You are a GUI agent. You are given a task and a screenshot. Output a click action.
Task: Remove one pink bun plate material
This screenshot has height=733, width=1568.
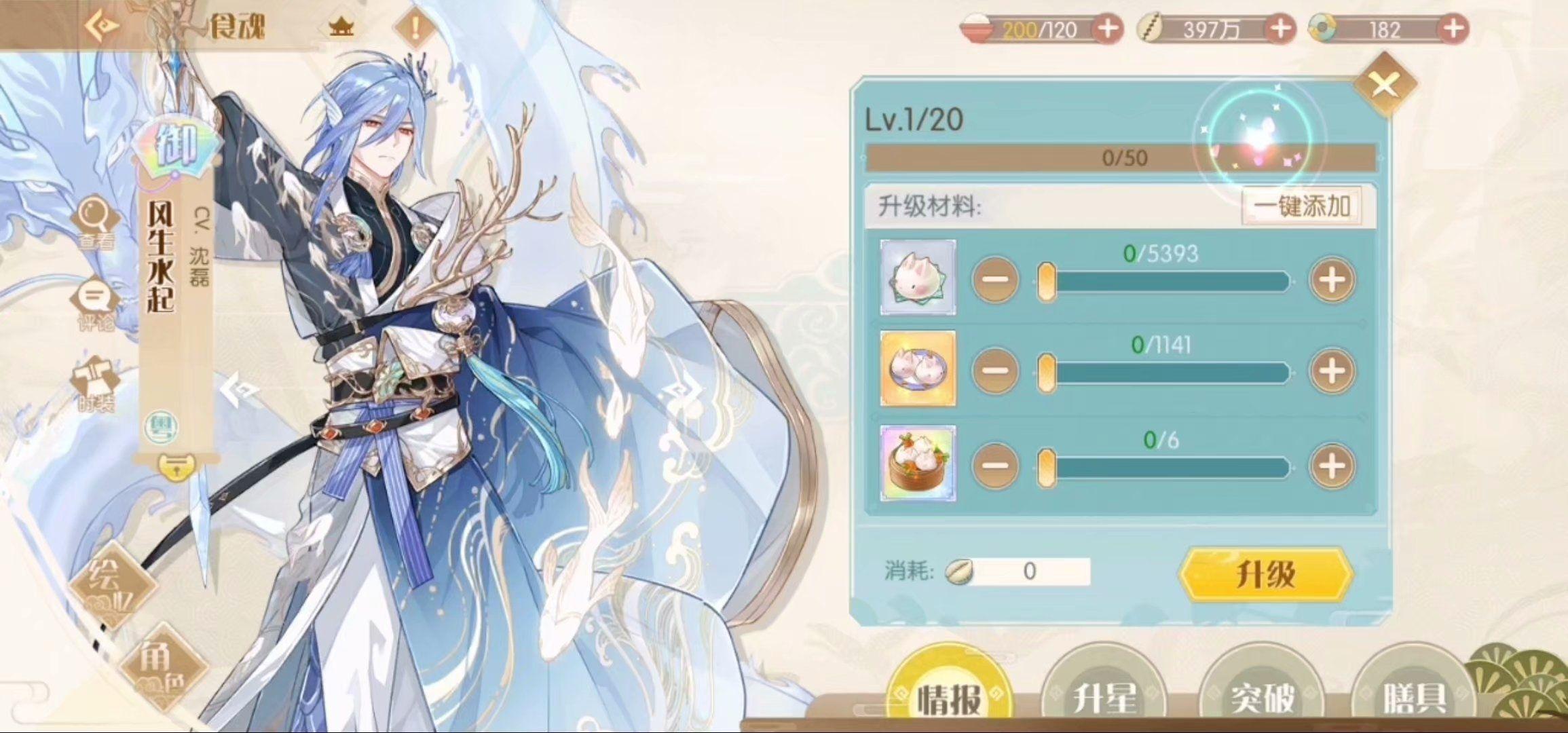coord(995,371)
